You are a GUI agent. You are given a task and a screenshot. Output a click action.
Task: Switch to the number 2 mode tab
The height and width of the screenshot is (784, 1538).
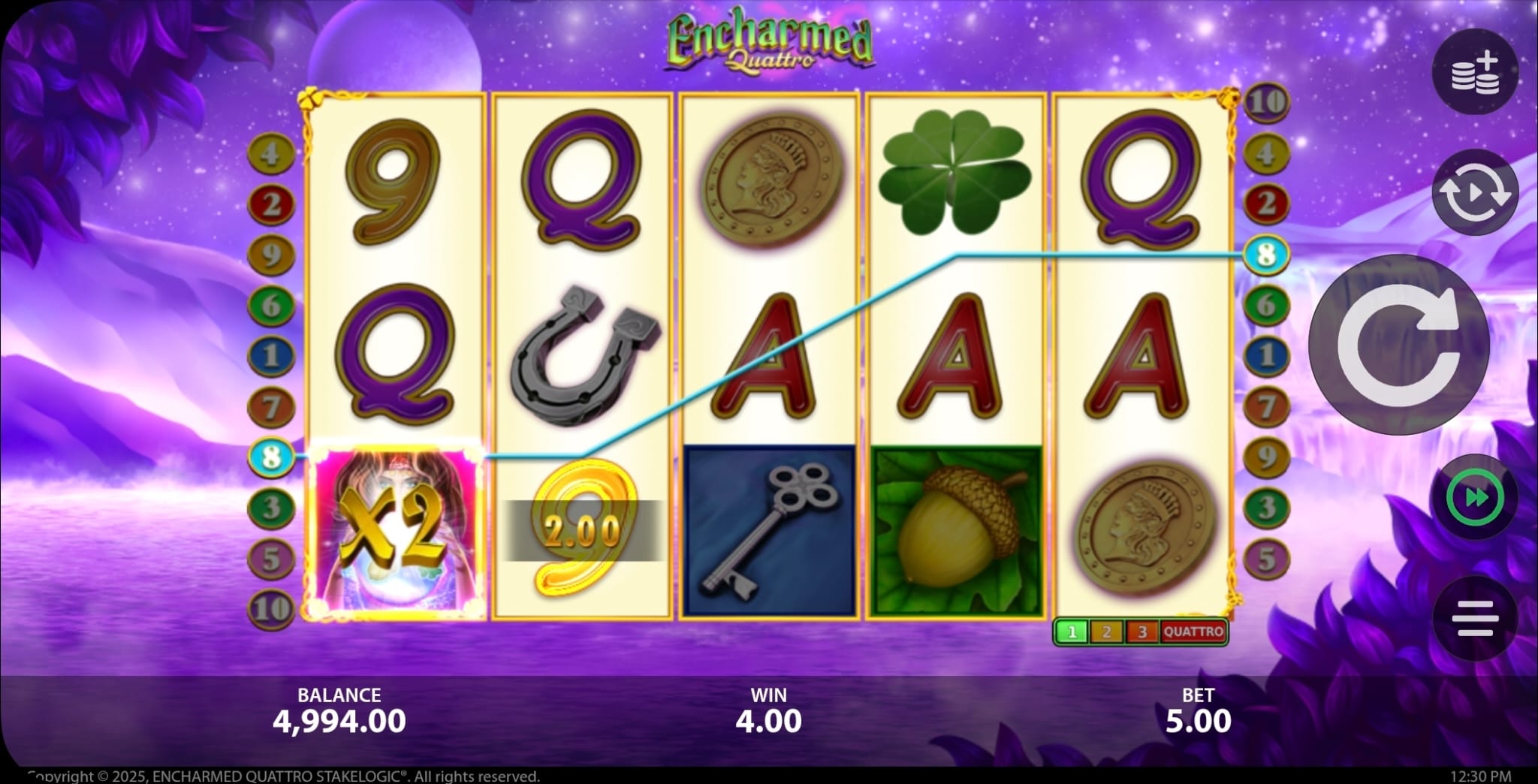pyautogui.click(x=1106, y=632)
